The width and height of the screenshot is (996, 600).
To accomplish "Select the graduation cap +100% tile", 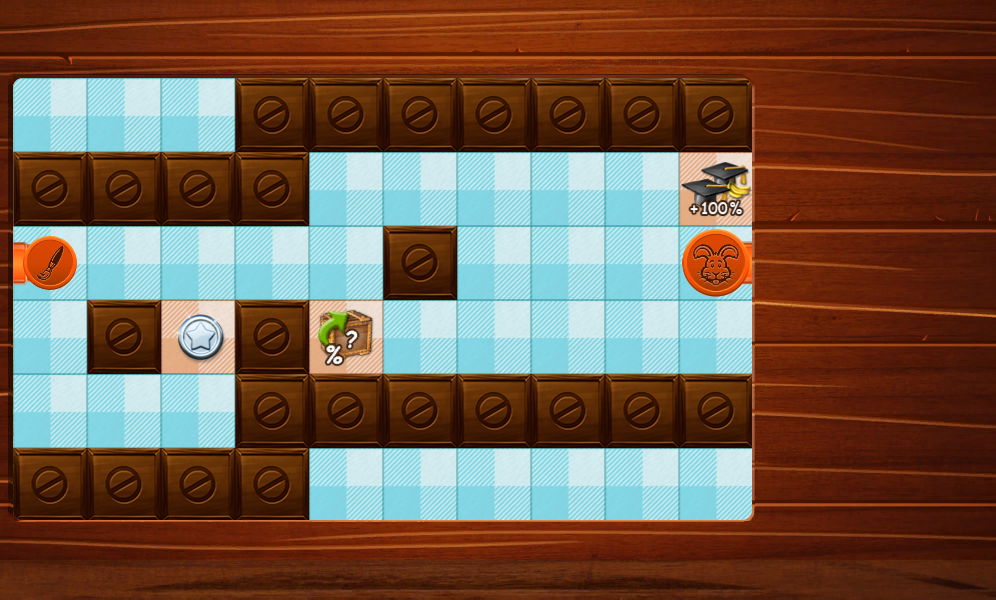I will (x=716, y=189).
